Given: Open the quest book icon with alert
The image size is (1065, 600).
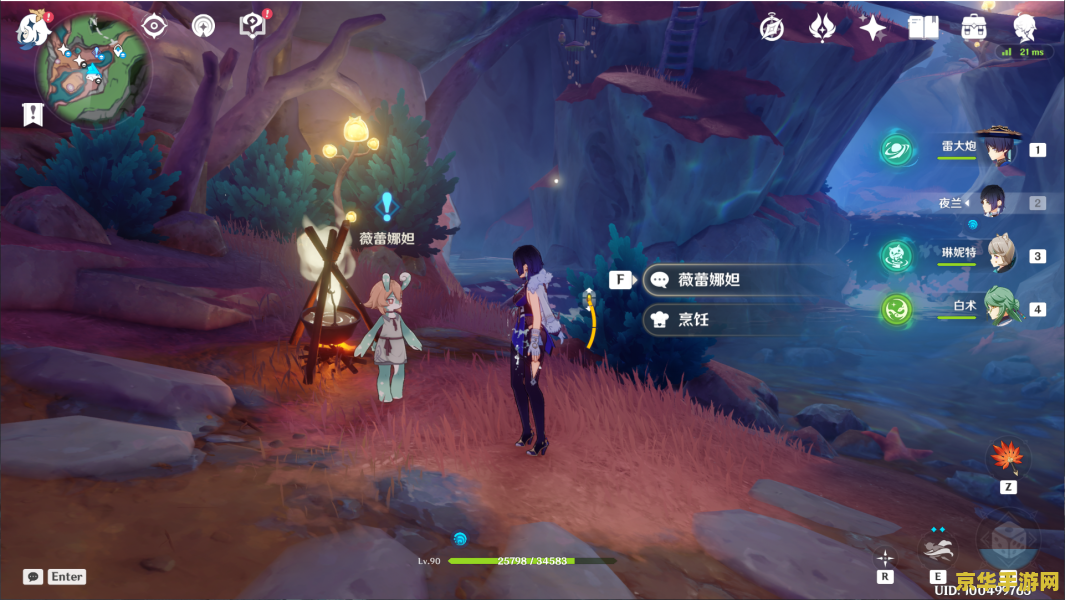Looking at the screenshot, I should pos(253,26).
